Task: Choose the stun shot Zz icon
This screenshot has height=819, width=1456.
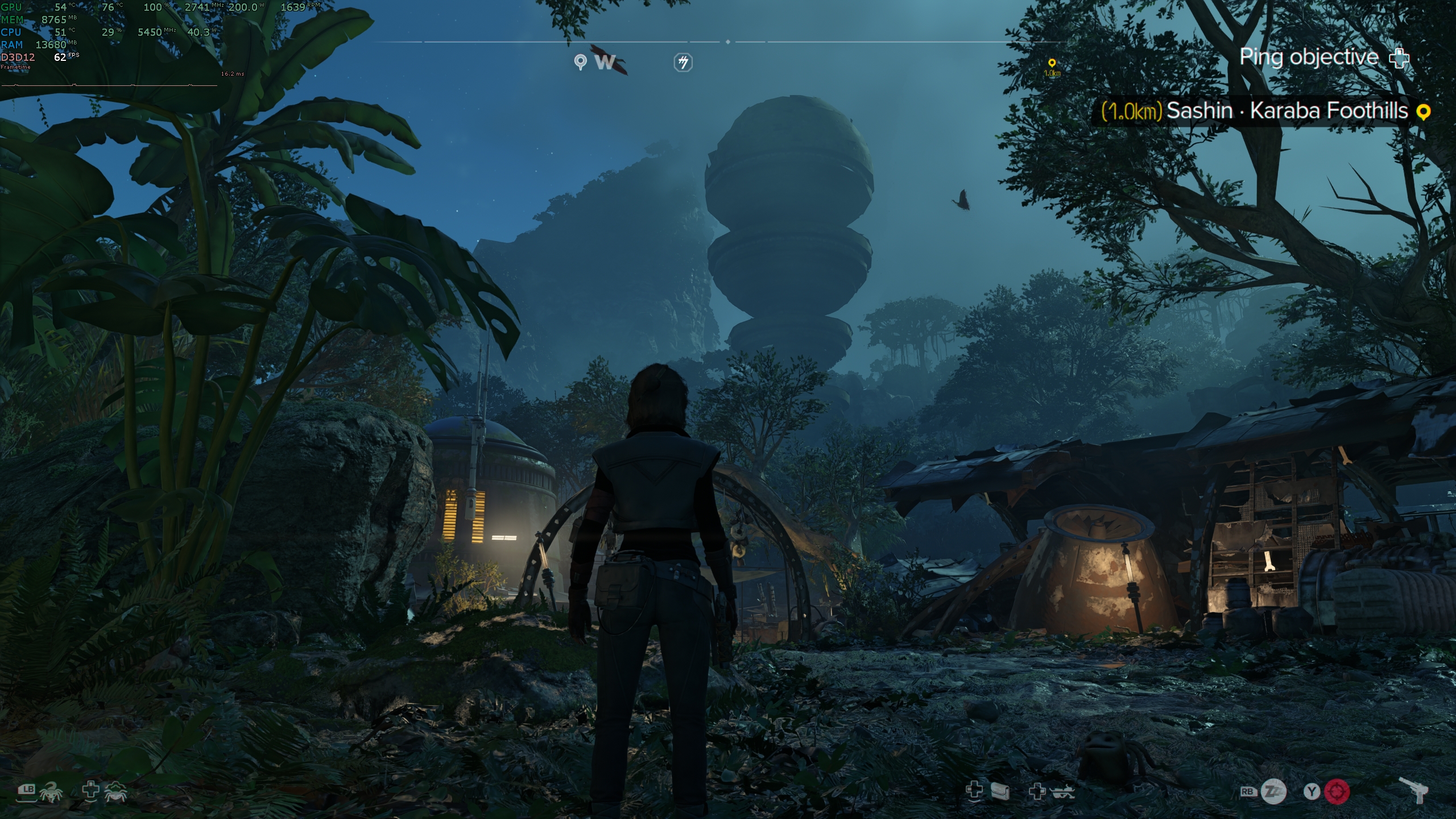Action: [1273, 792]
